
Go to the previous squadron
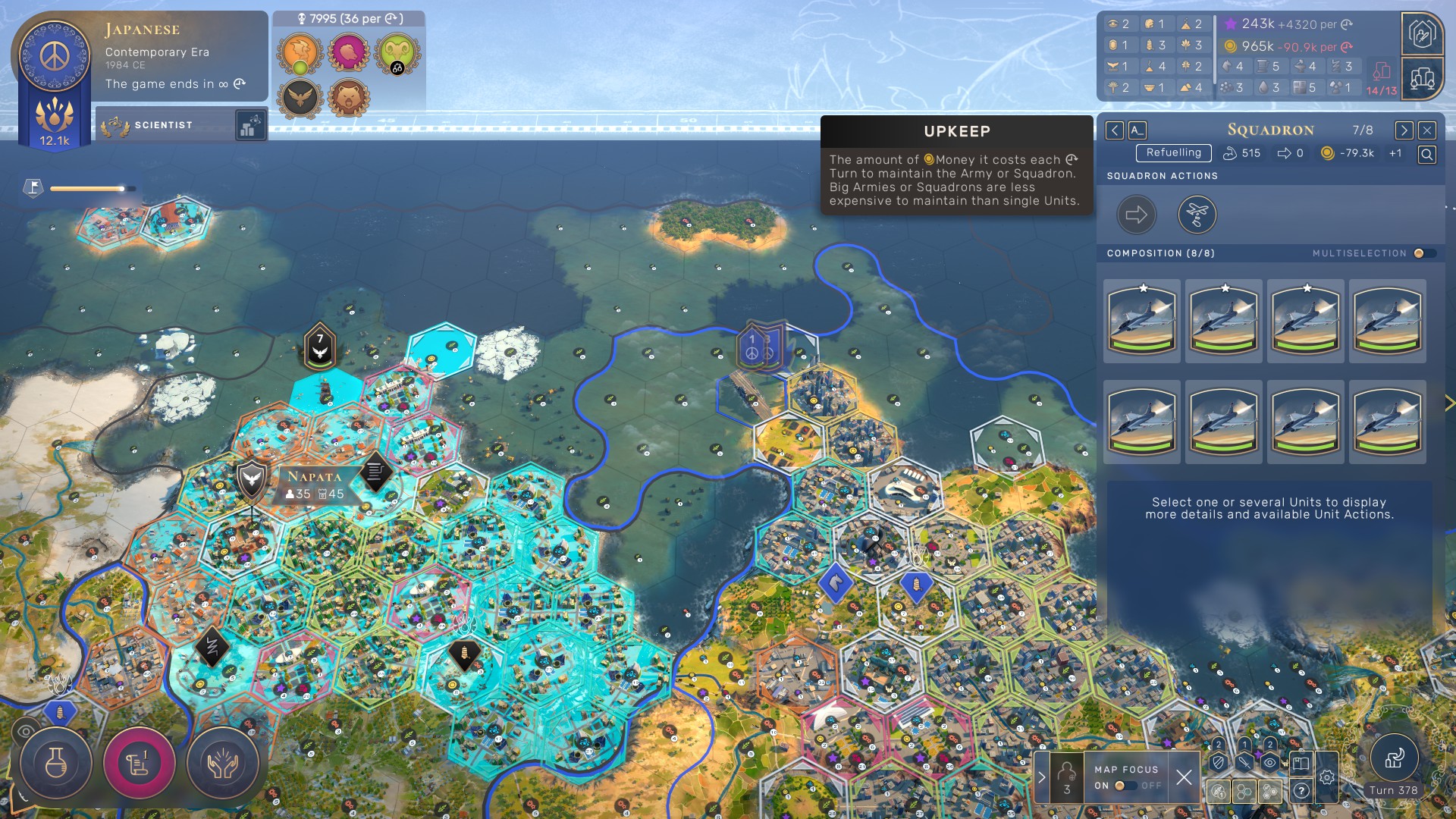pos(1114,130)
